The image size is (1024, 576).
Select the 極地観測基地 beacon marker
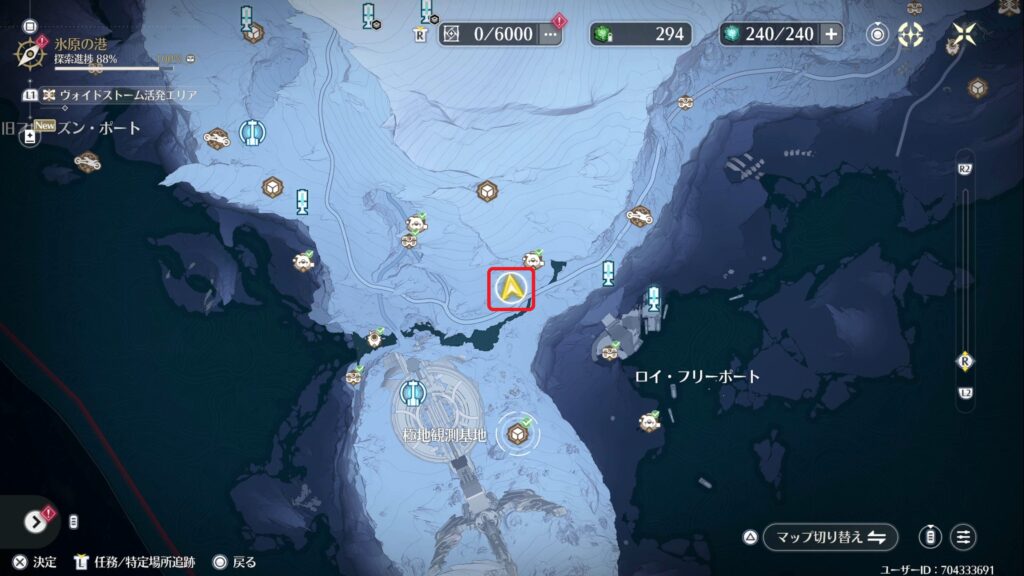point(409,392)
